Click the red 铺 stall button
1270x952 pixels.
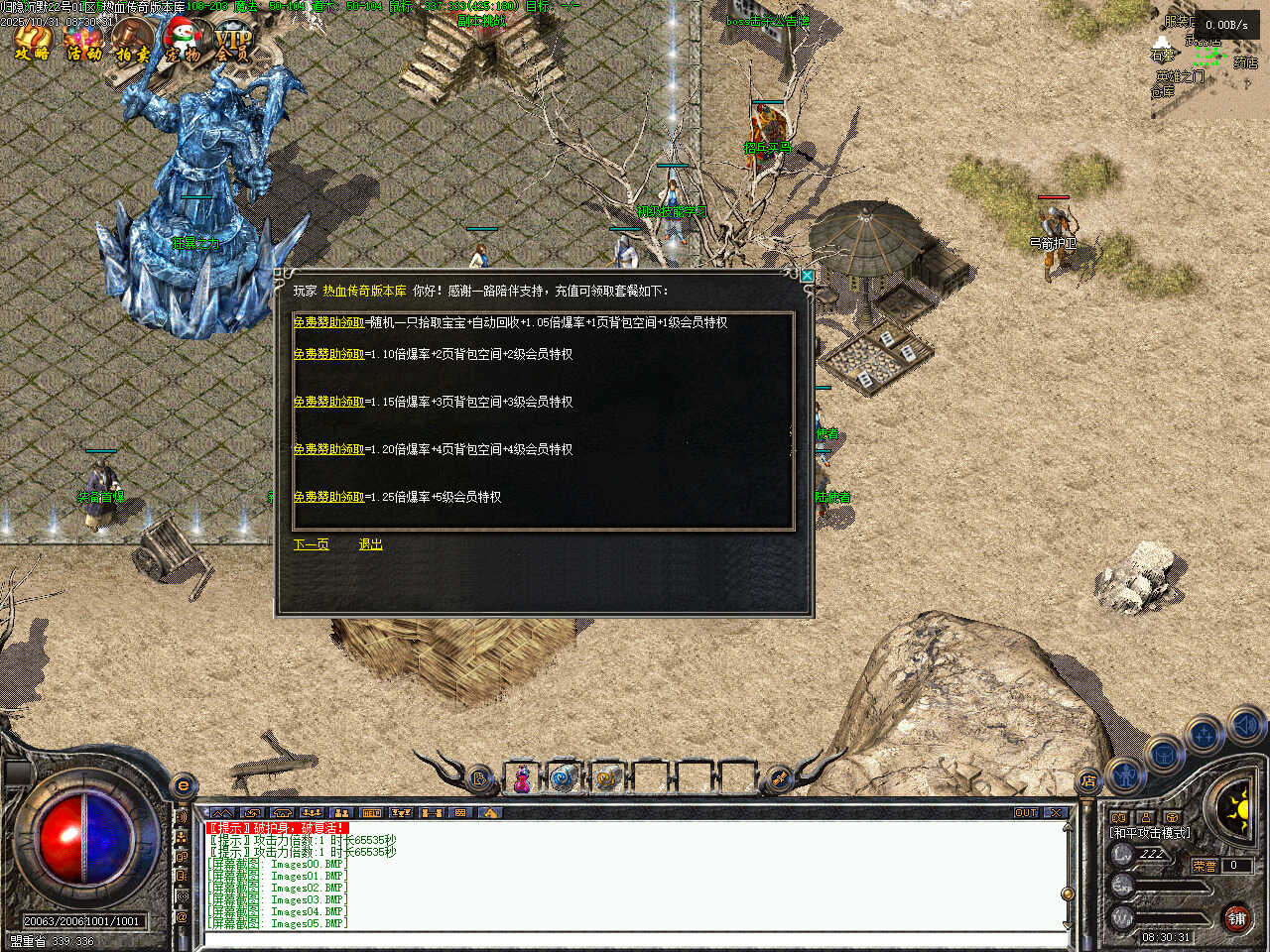point(1236,918)
